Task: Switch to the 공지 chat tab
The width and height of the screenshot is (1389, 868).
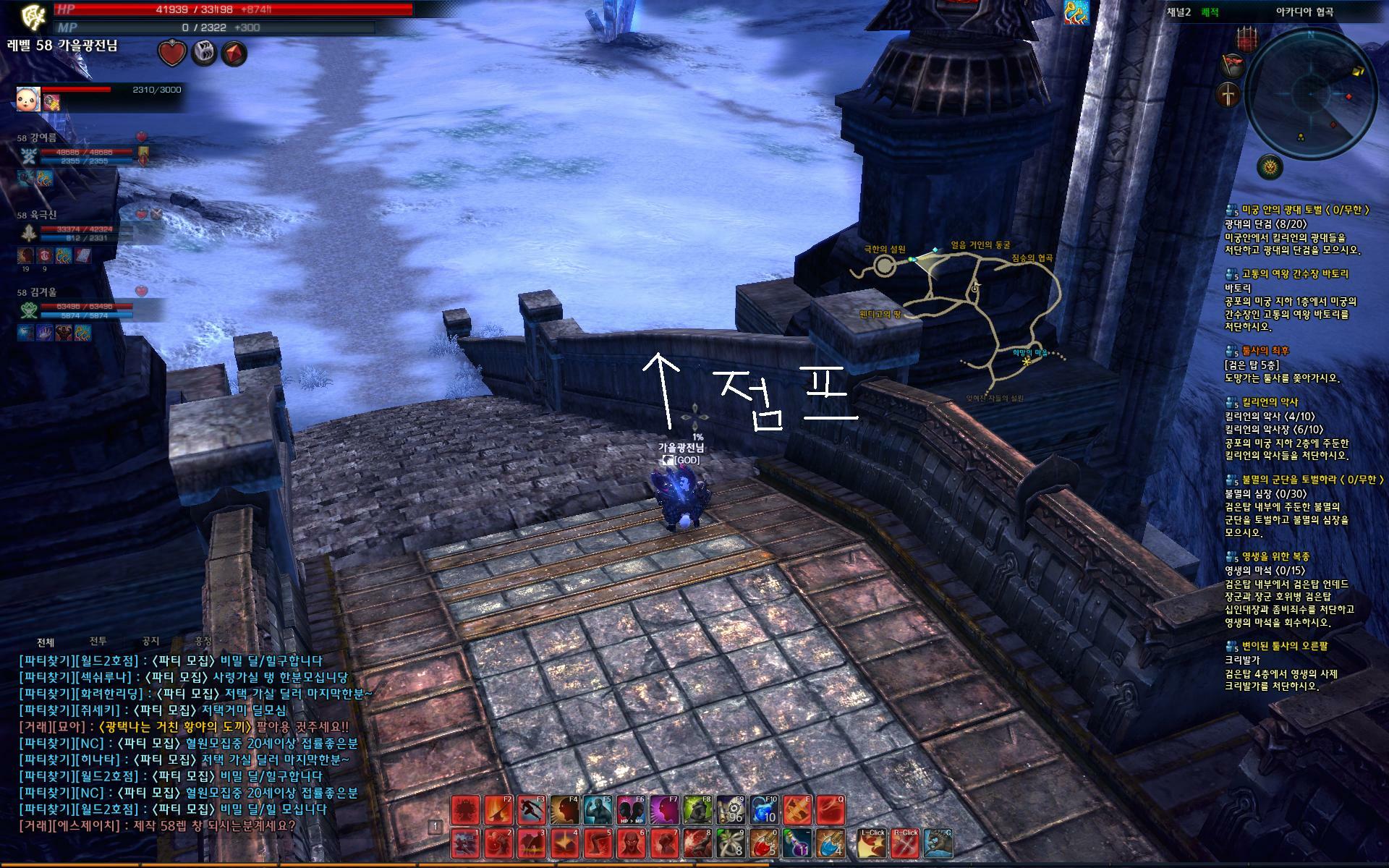Action: [x=150, y=641]
